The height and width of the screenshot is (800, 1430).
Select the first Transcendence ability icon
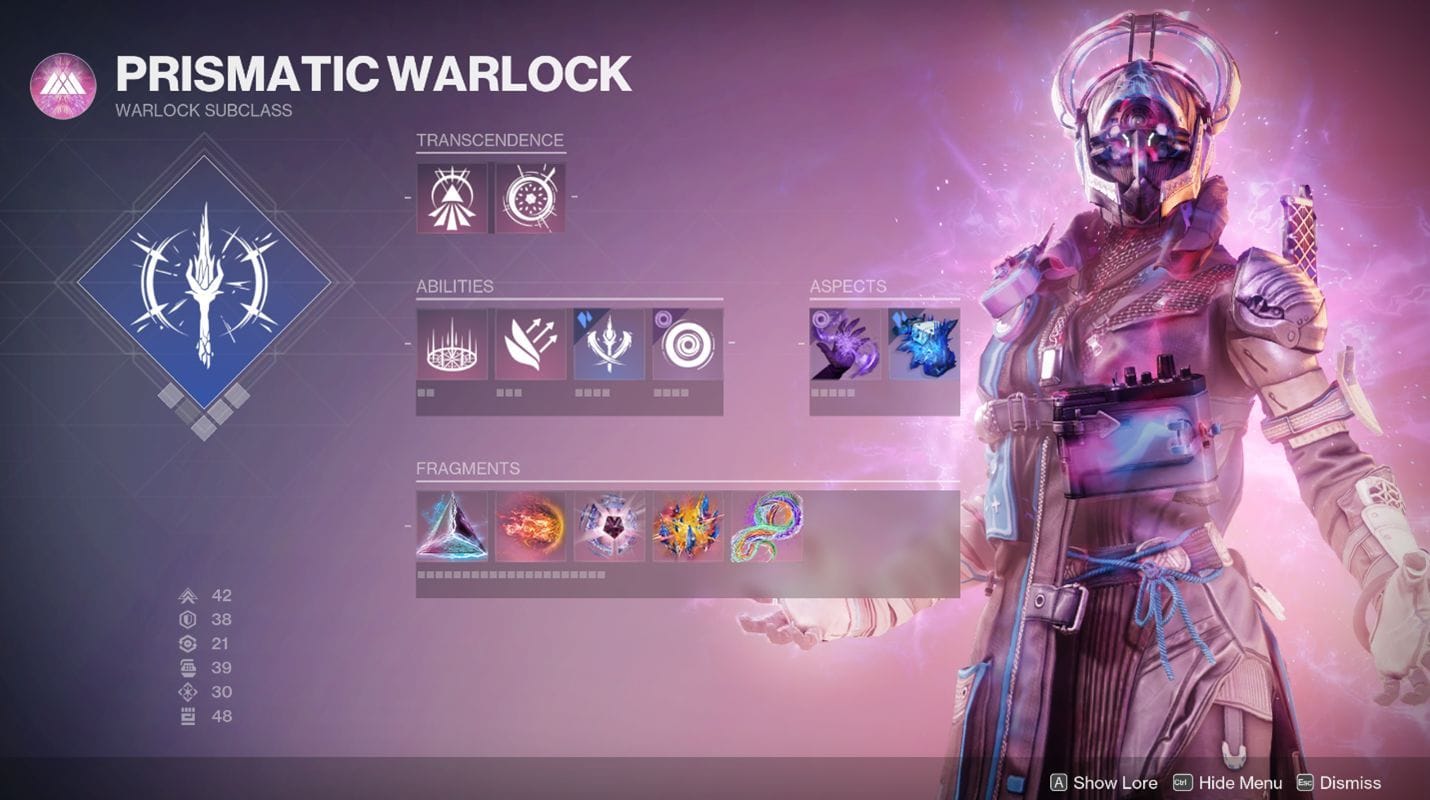point(454,196)
